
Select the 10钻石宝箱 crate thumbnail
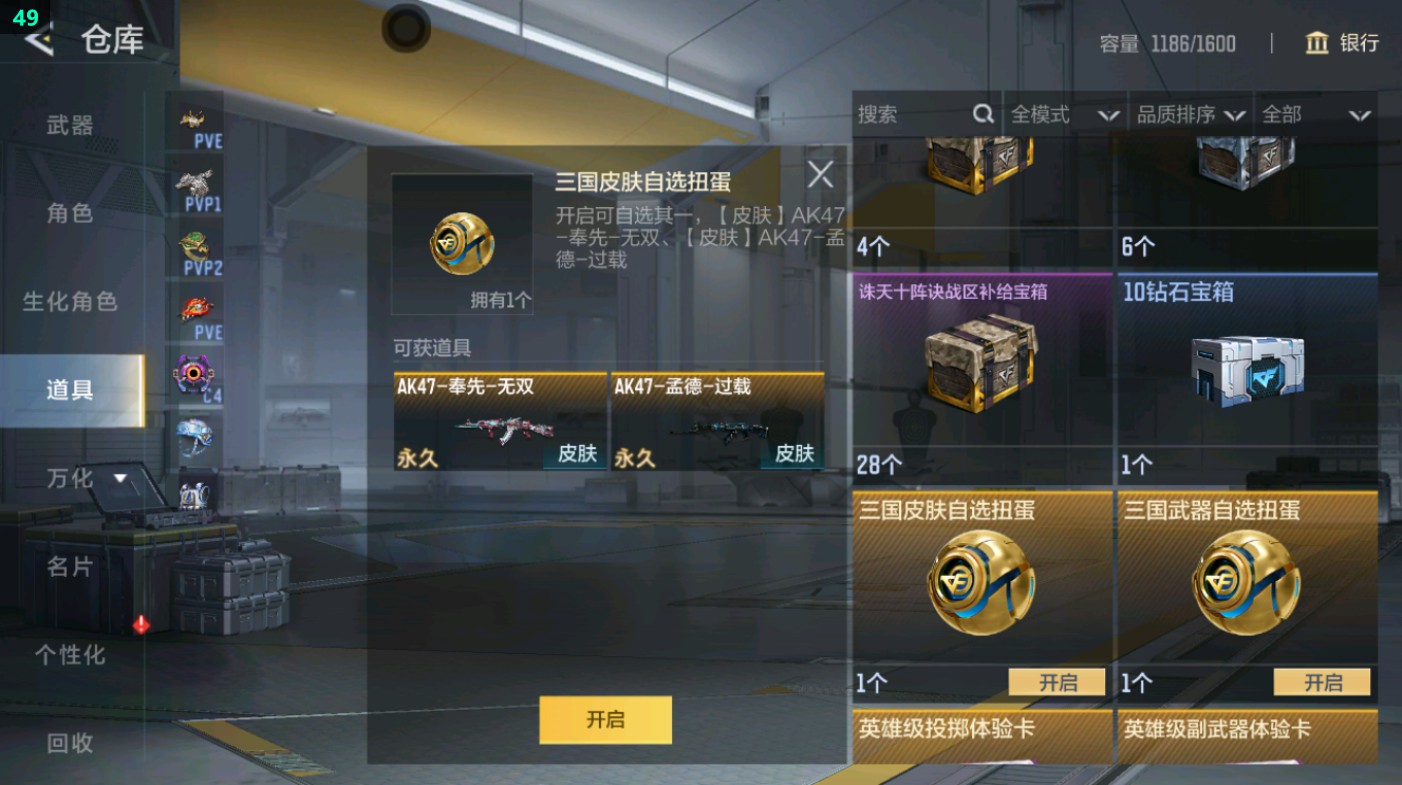pyautogui.click(x=1245, y=370)
